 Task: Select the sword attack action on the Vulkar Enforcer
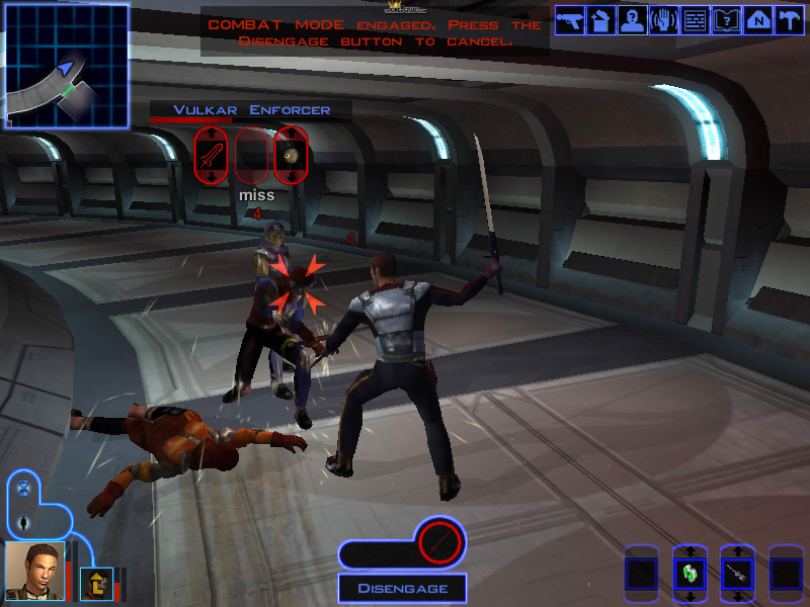[x=210, y=155]
